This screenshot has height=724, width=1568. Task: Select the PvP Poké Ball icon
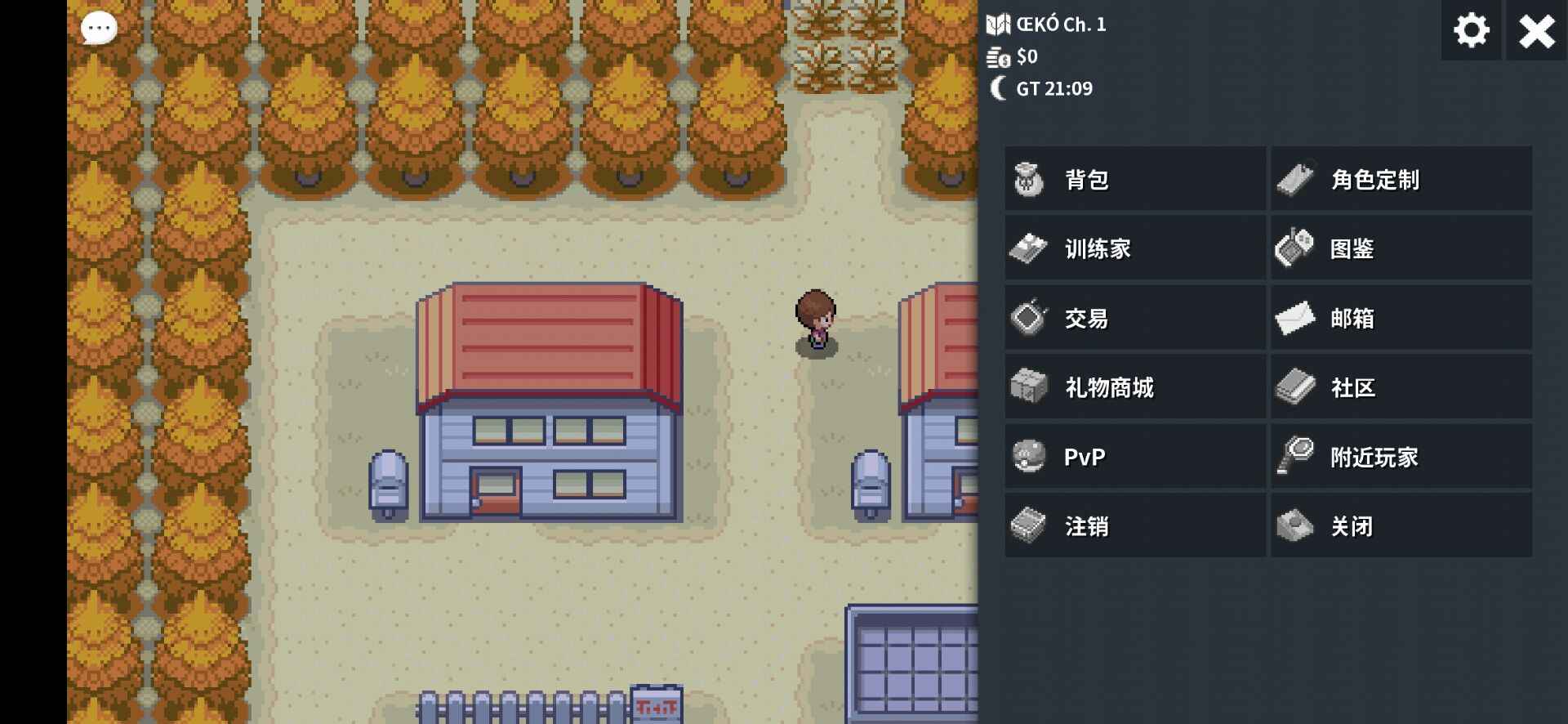click(x=1030, y=456)
